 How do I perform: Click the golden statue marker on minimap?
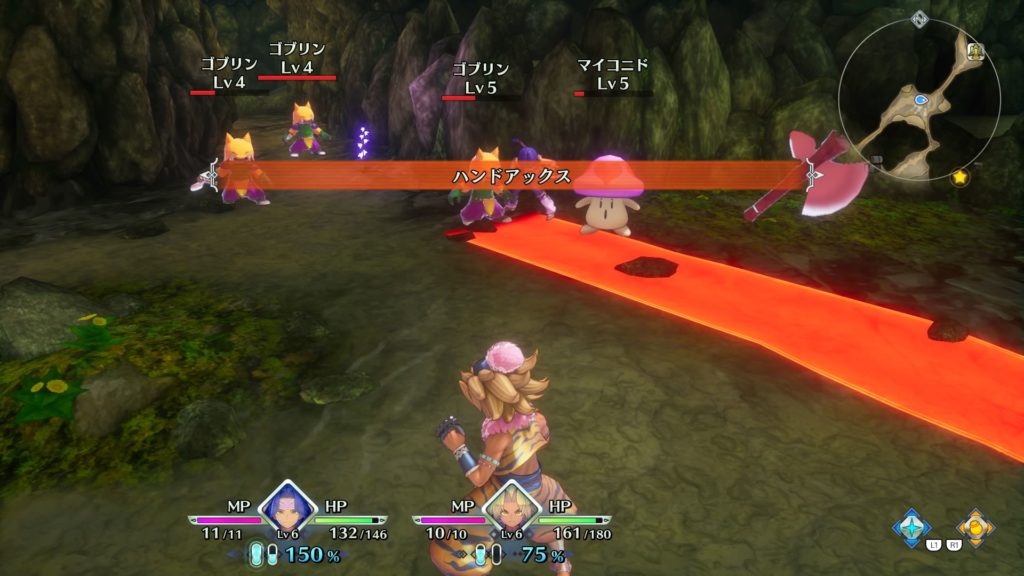[x=976, y=51]
